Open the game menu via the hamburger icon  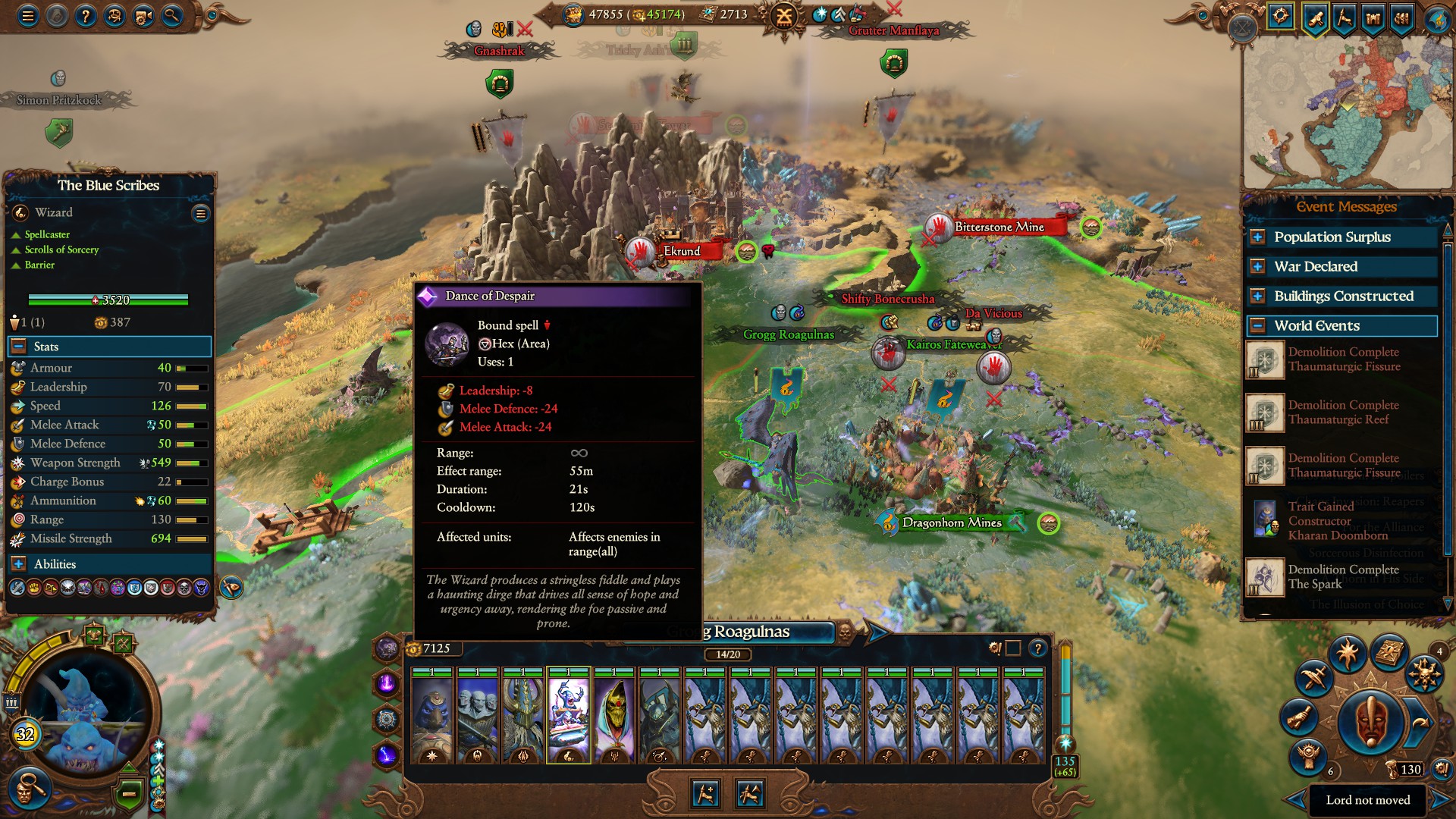pos(27,15)
